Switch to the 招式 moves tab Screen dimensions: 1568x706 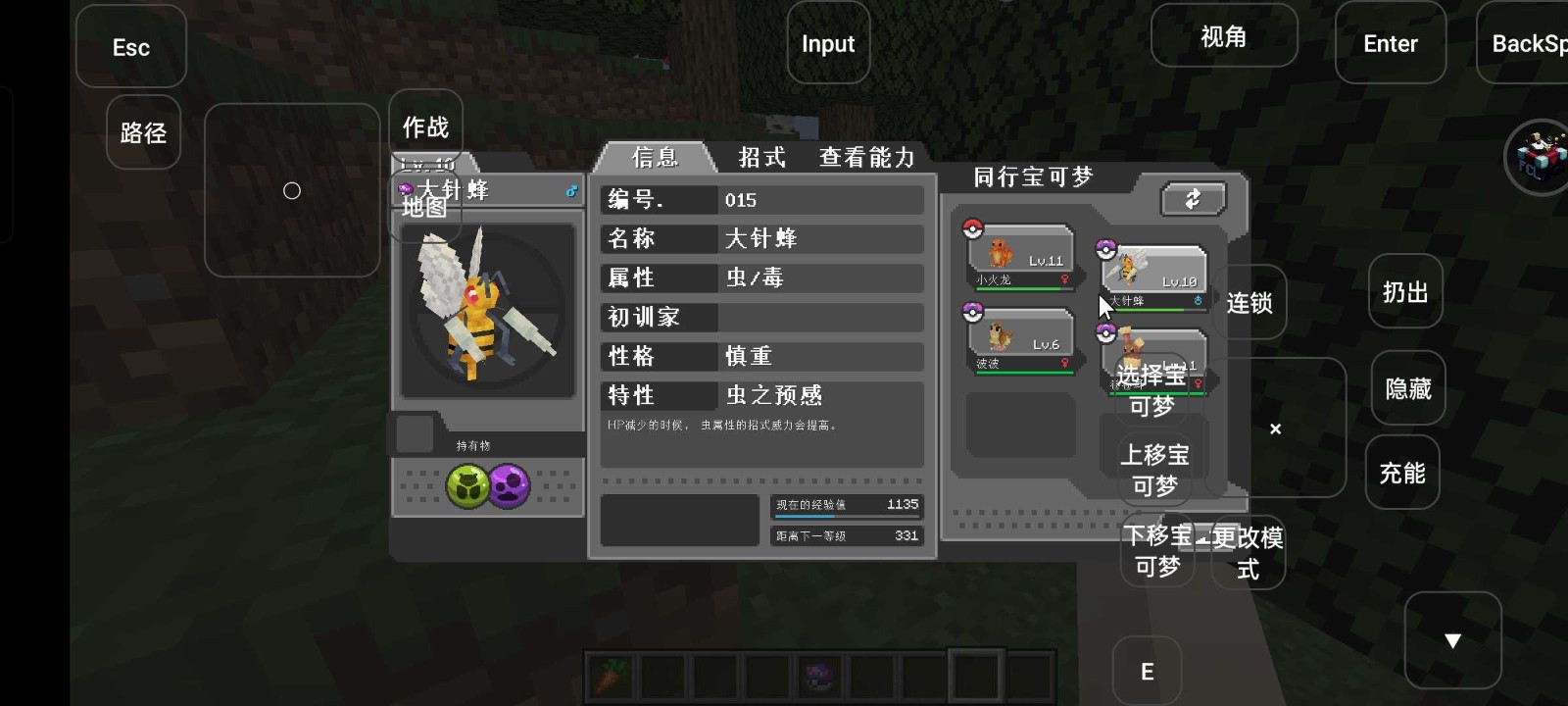coord(761,158)
